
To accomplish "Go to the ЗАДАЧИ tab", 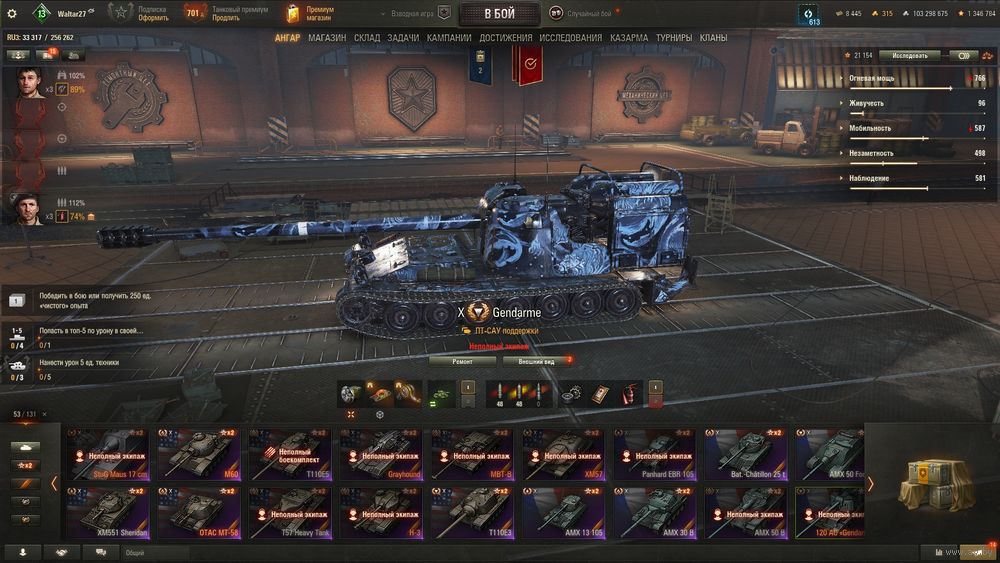I will point(403,38).
